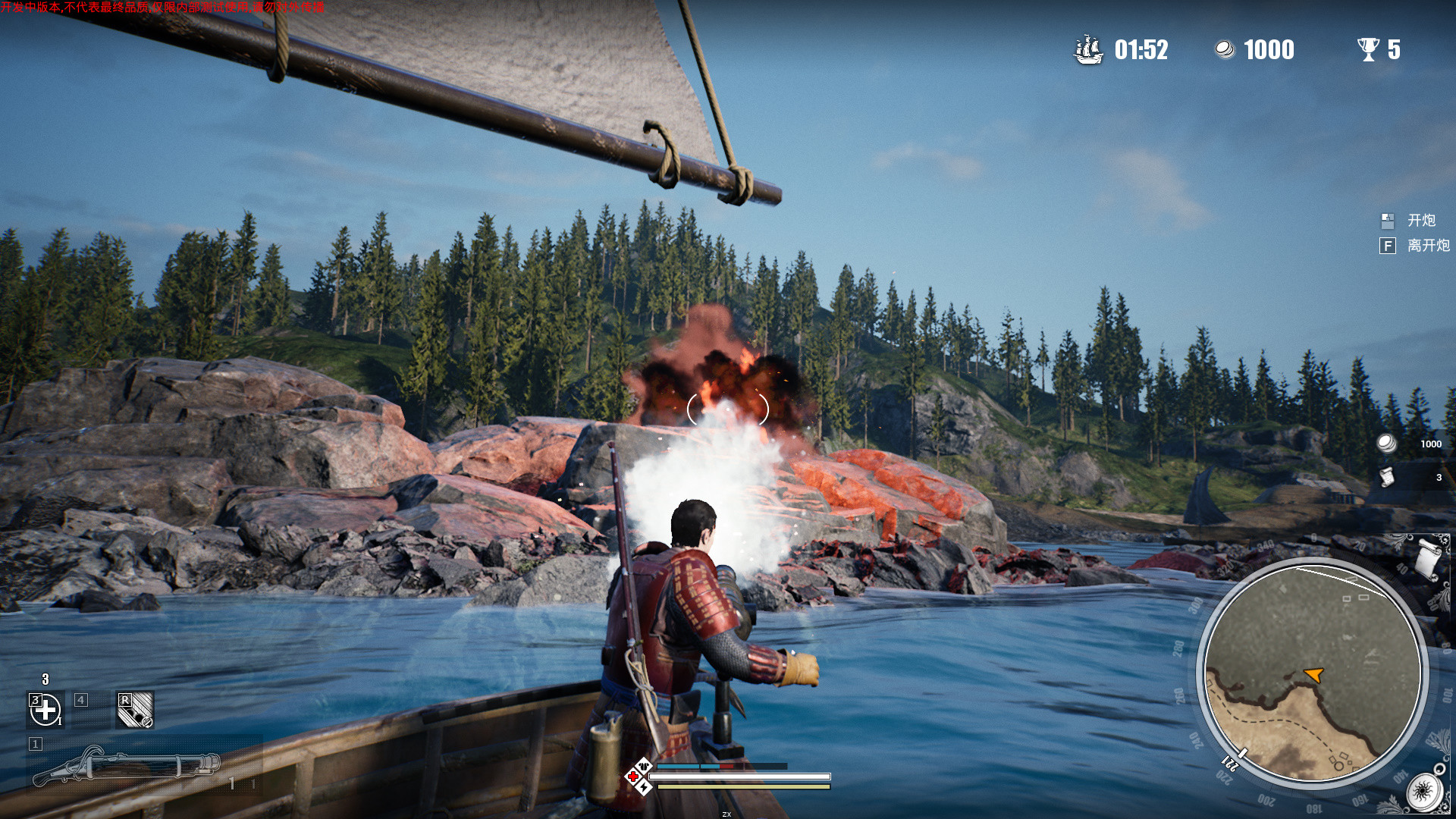Click the coin icon next to 1000
This screenshot has height=819, width=1456.
pyautogui.click(x=1224, y=49)
